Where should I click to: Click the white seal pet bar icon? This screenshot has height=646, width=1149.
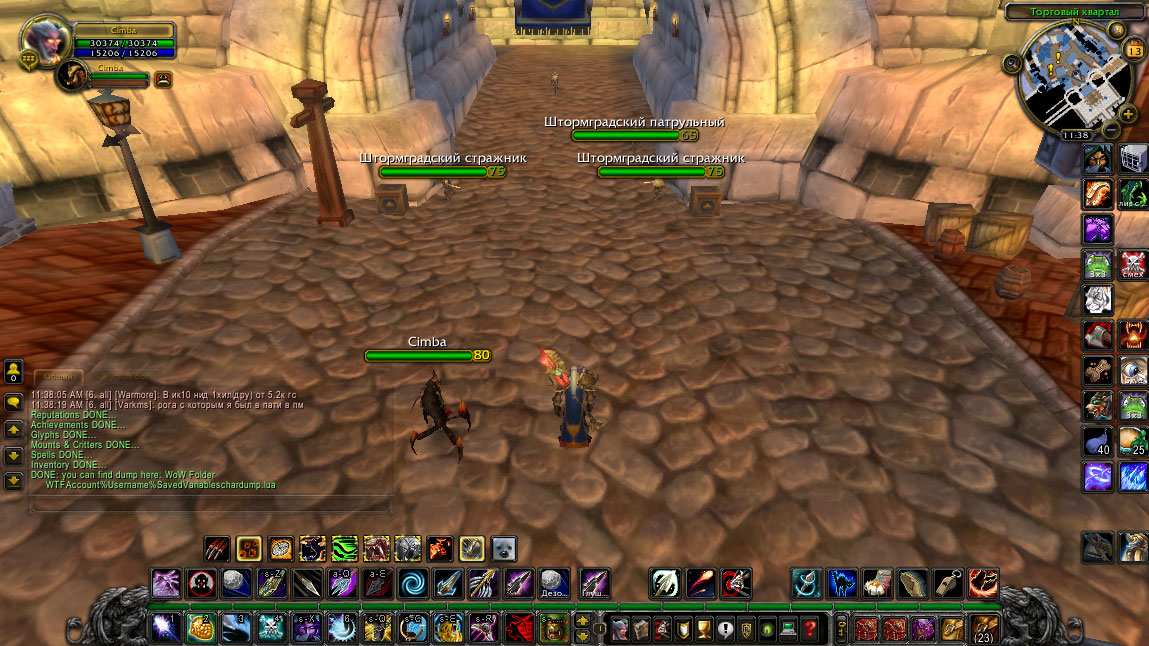click(504, 548)
